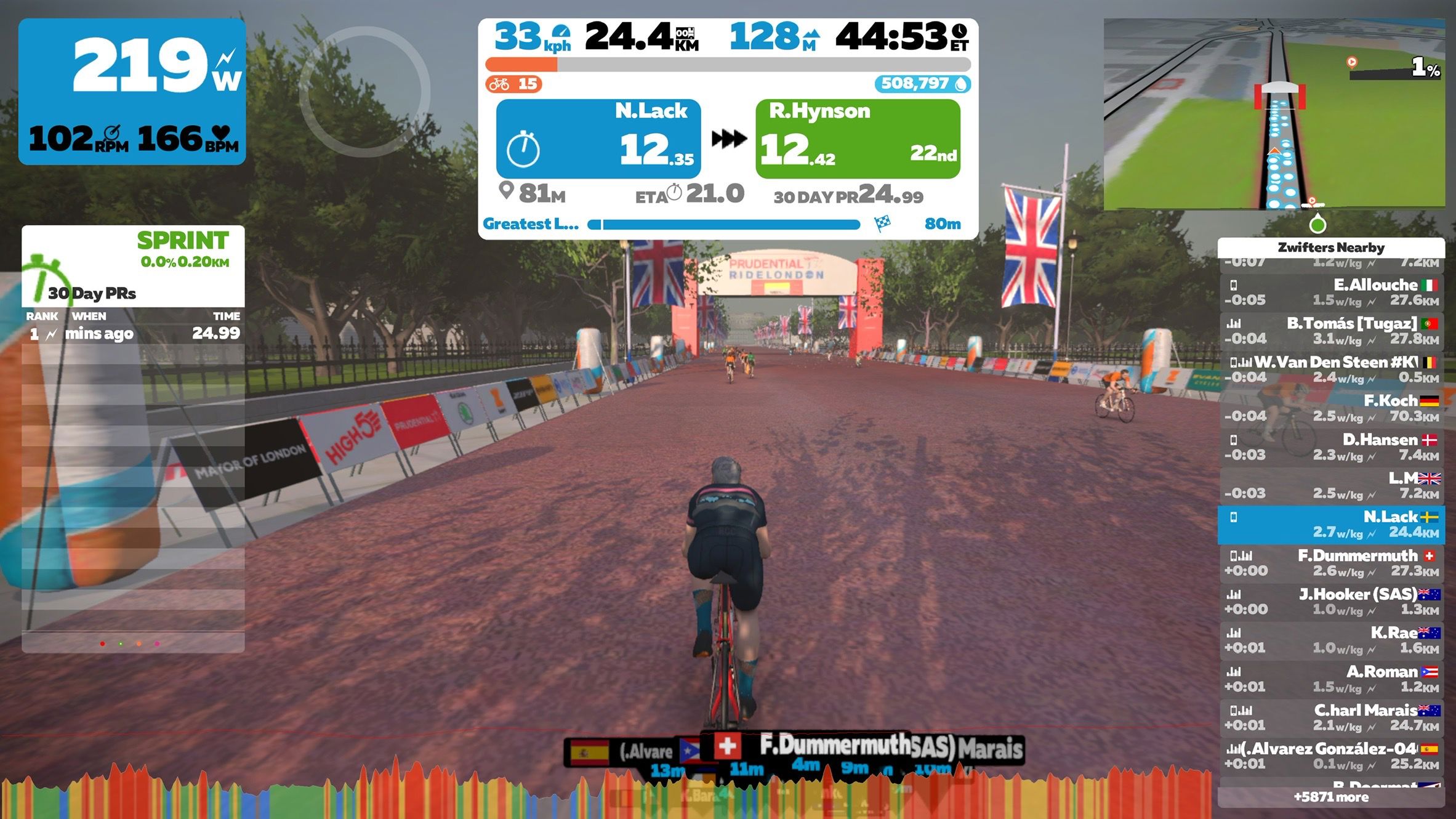
Task: Select F.Koch in nearby riders
Action: [1331, 408]
